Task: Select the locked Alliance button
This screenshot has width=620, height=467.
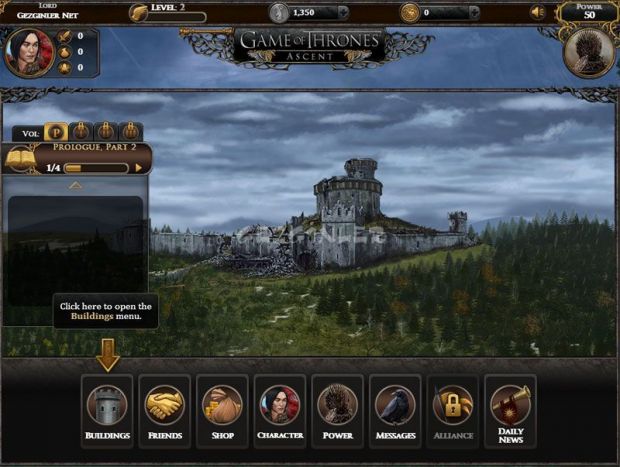Action: click(x=452, y=411)
